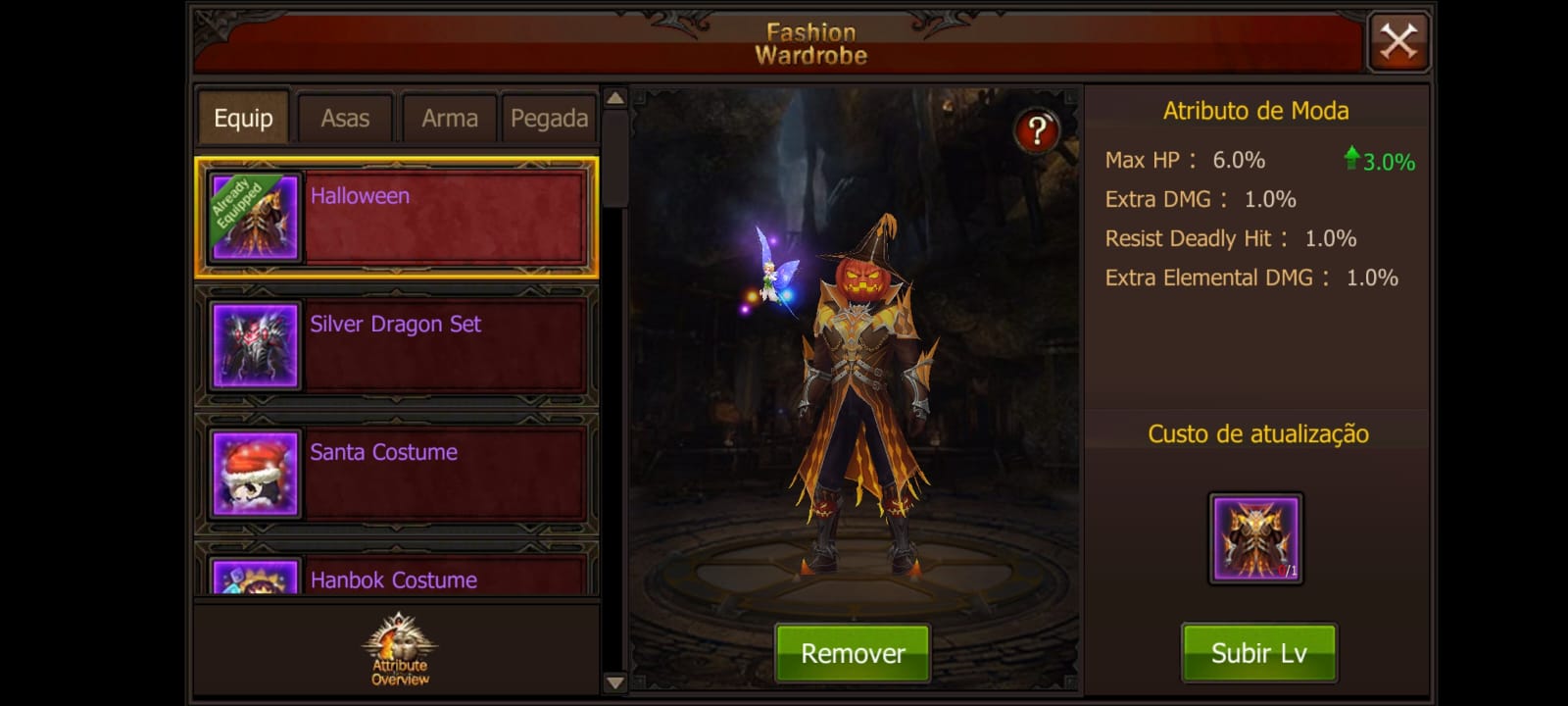The height and width of the screenshot is (706, 1568).
Task: Select the Arma tab
Action: tap(449, 119)
